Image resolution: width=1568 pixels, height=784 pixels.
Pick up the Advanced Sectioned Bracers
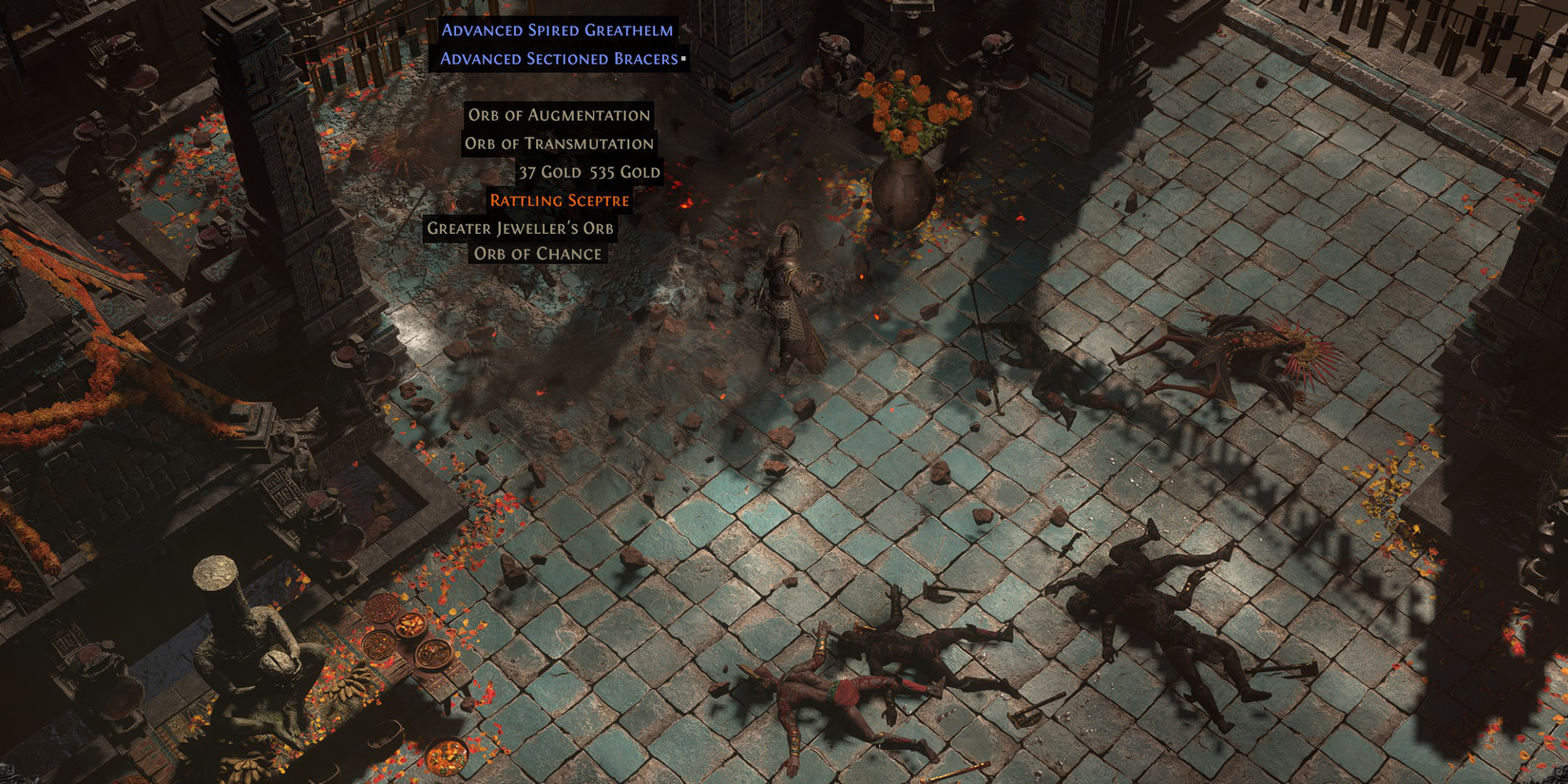click(557, 57)
